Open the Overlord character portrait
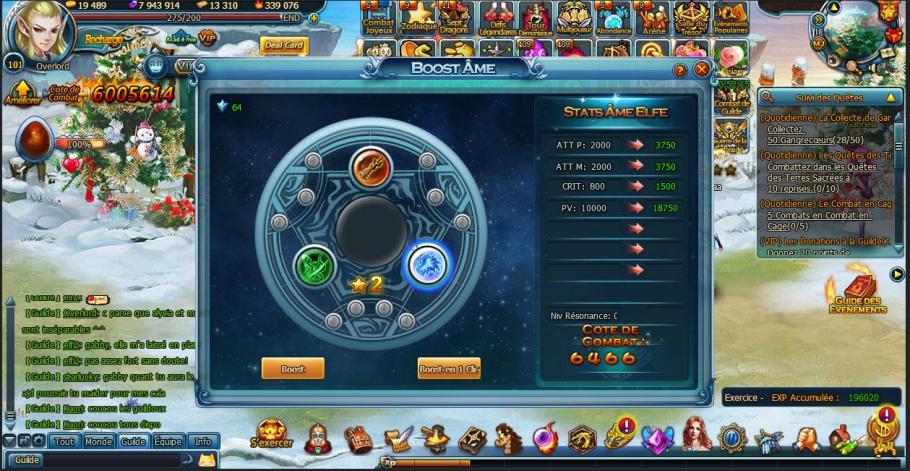Screen dimensions: 910x471 [42, 30]
